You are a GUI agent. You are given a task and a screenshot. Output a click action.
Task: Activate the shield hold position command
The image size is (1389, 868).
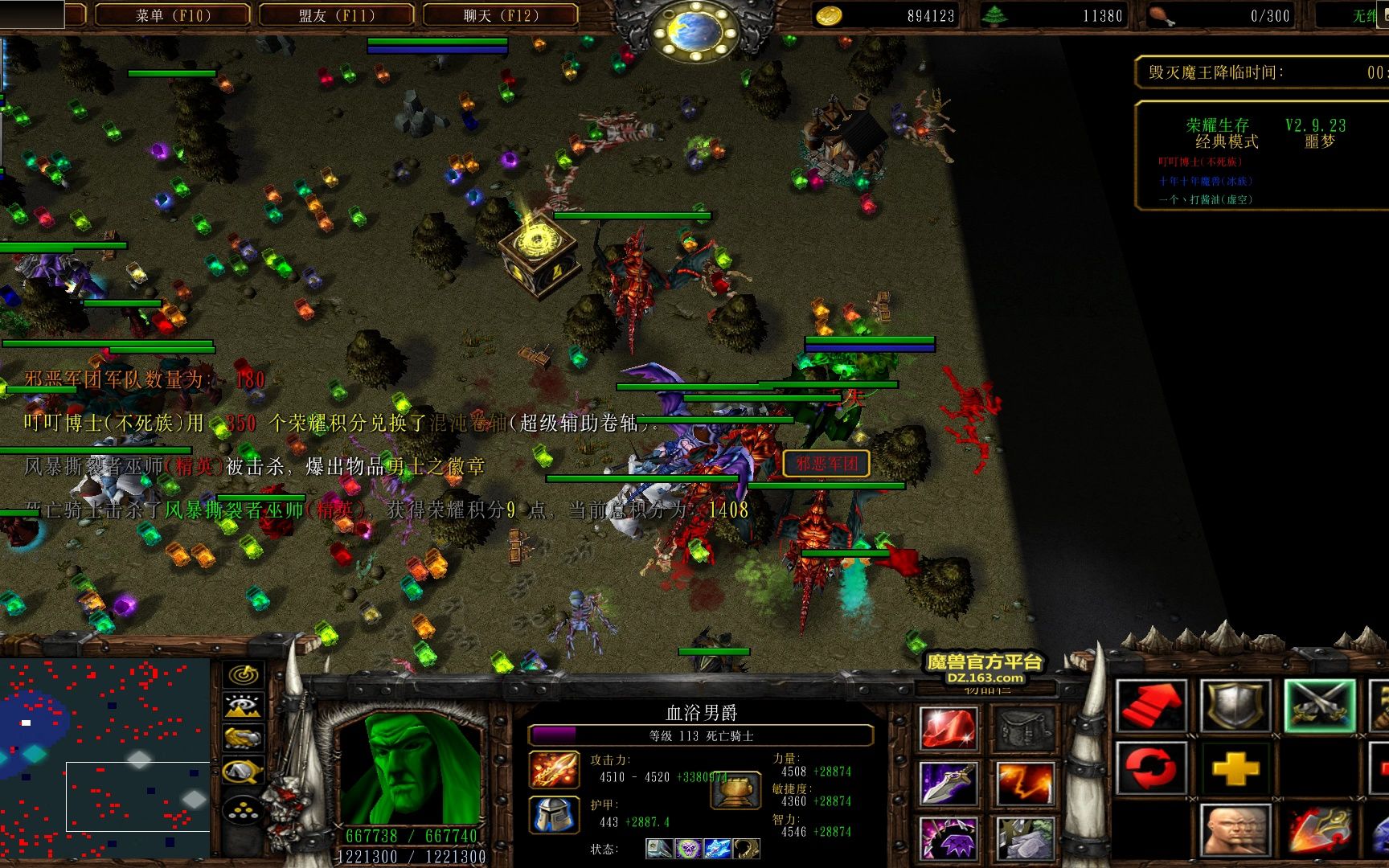(1235, 706)
